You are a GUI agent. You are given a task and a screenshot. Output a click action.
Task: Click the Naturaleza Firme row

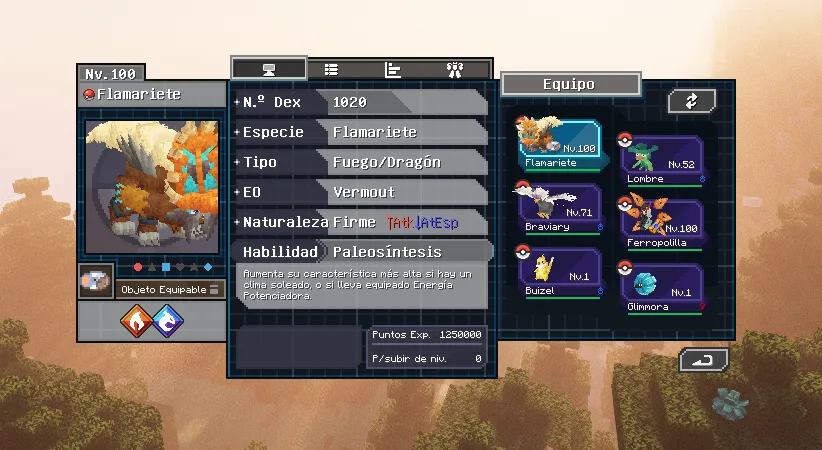(x=360, y=222)
